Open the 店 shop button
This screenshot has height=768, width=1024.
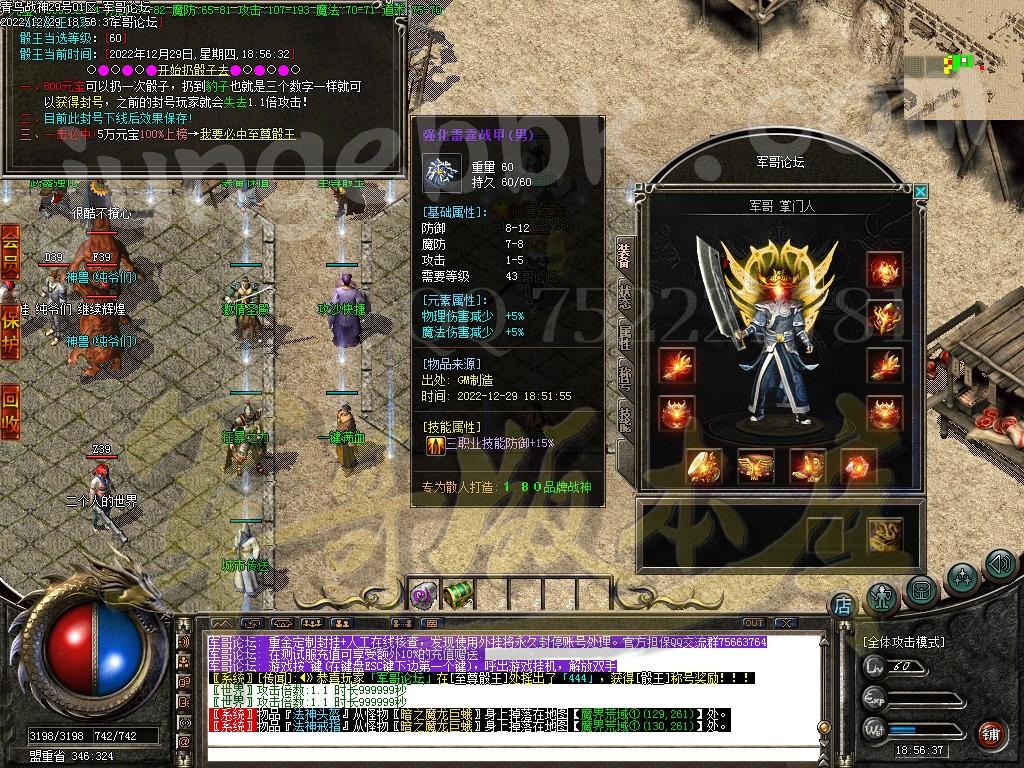pos(842,605)
